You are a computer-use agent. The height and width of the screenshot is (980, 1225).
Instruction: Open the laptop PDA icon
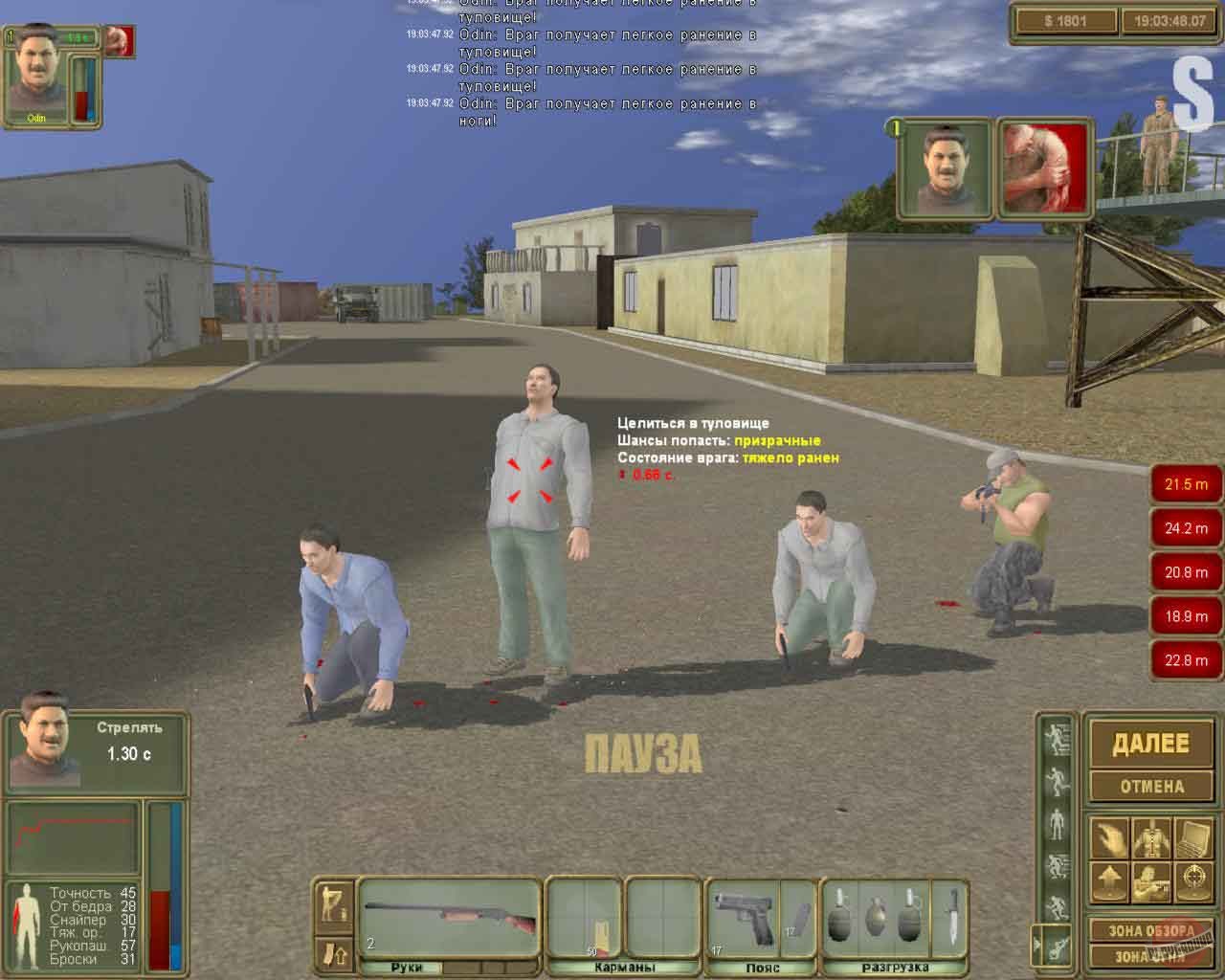pyautogui.click(x=1193, y=836)
